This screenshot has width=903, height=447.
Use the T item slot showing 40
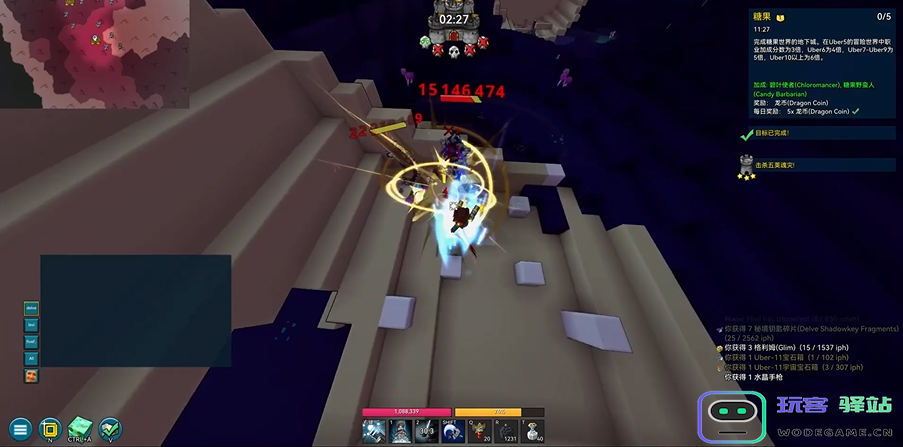(x=532, y=430)
